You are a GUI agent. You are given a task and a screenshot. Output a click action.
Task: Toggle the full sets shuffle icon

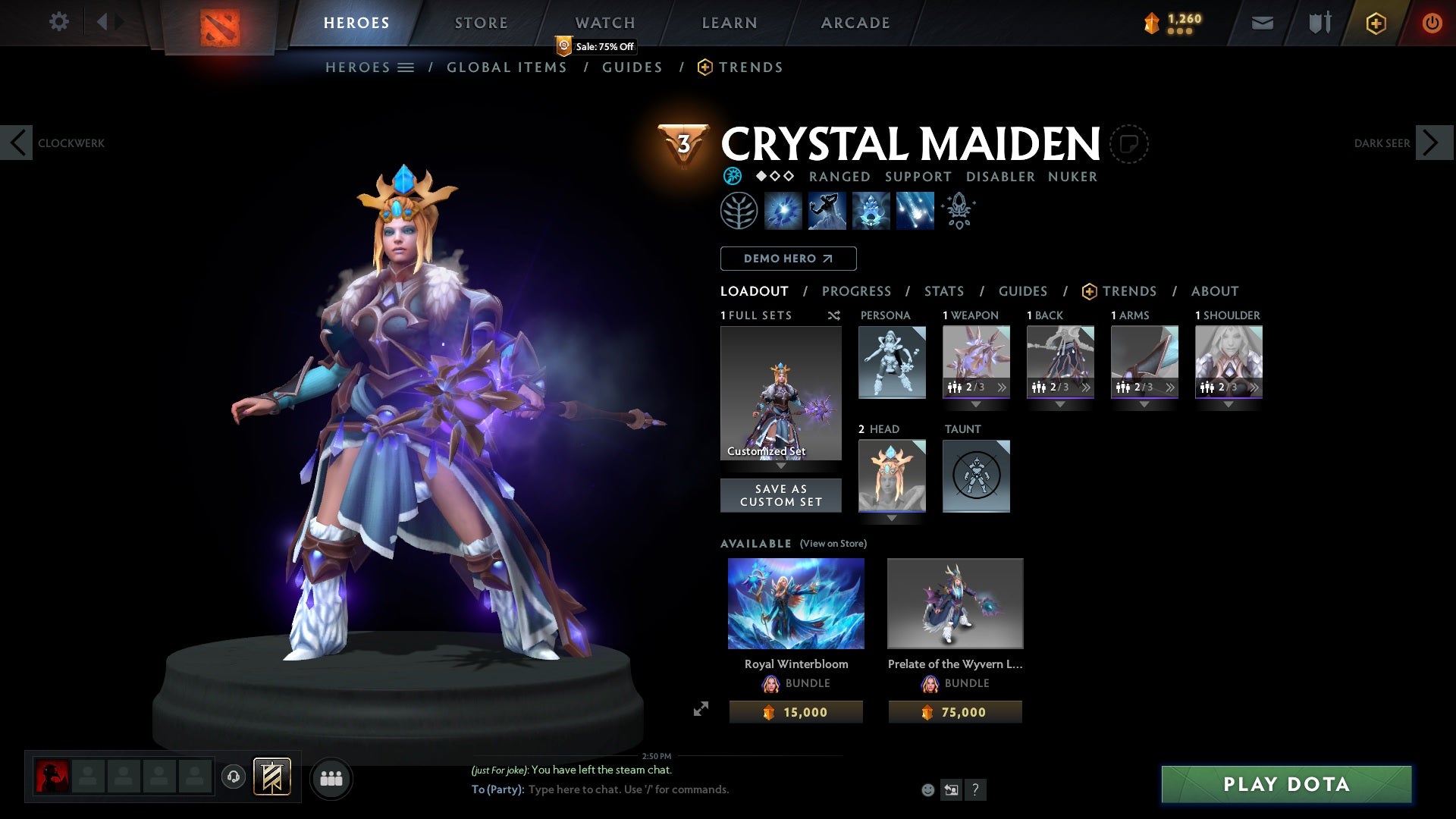click(834, 315)
